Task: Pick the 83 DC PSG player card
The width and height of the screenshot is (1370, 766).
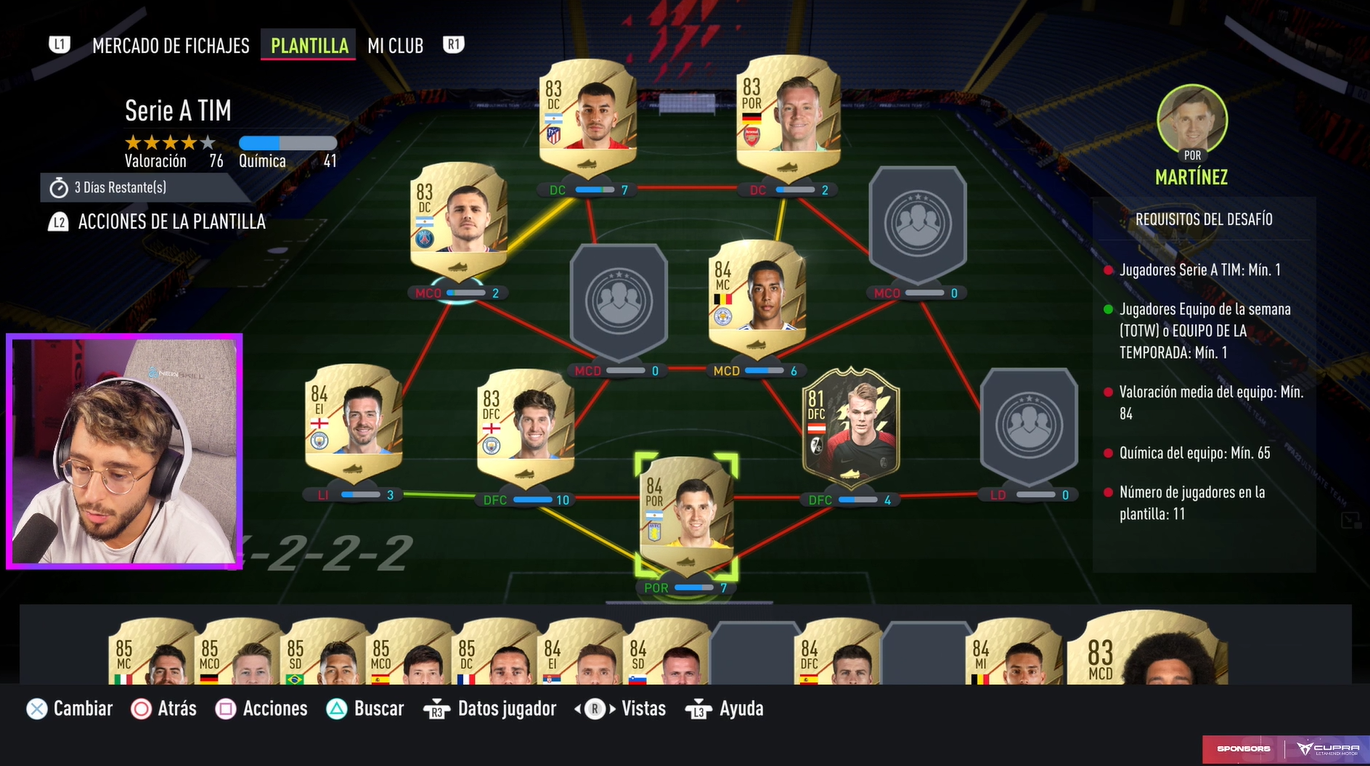Action: point(460,220)
